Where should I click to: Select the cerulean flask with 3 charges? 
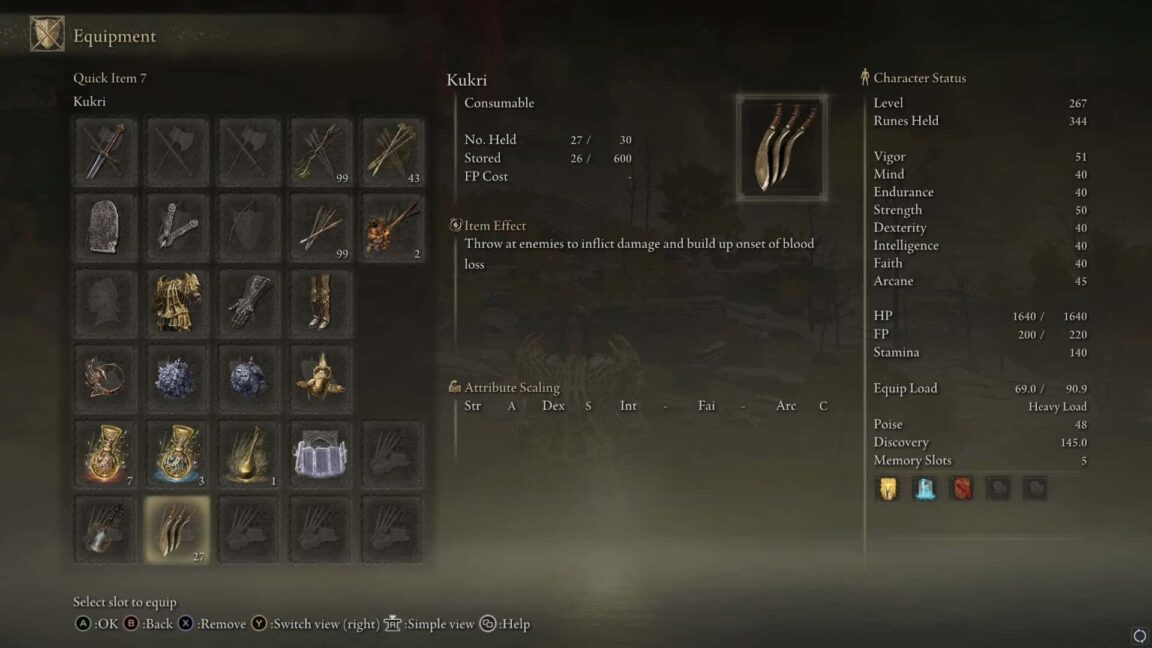(x=177, y=454)
